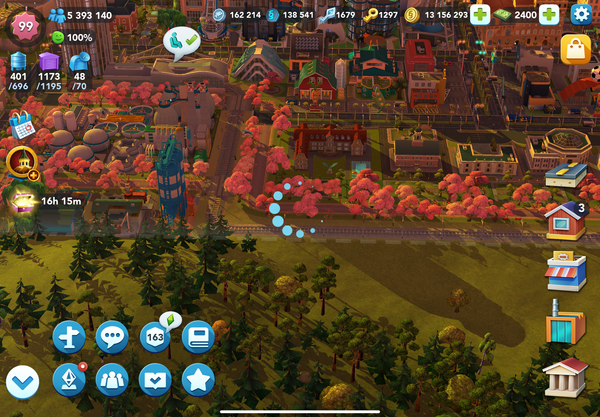Open the residential zone build menu
Image resolution: width=600 pixels, height=417 pixels.
(x=565, y=219)
